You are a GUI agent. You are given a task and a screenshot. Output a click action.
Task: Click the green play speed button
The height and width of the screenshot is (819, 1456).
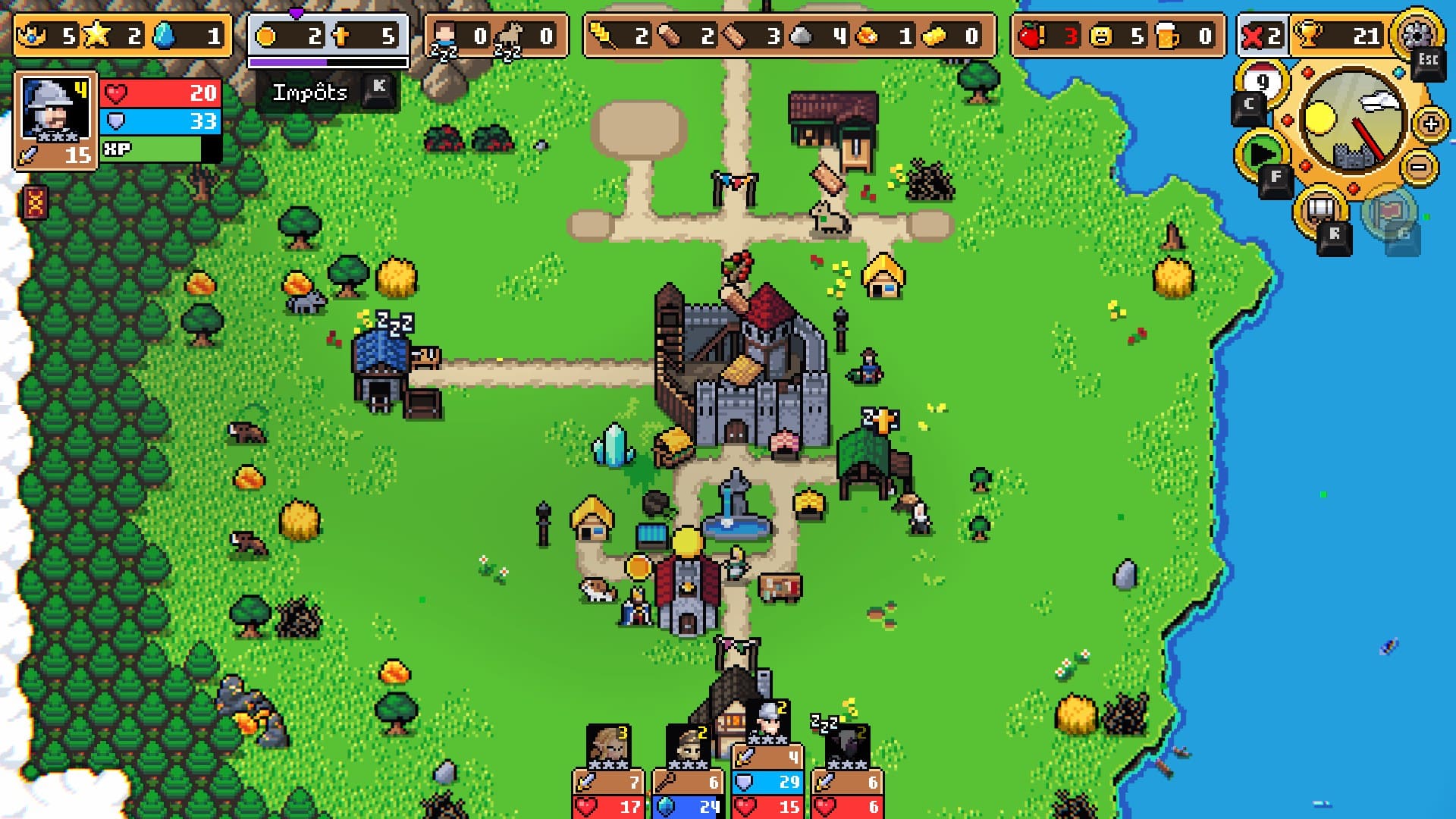point(1261,154)
